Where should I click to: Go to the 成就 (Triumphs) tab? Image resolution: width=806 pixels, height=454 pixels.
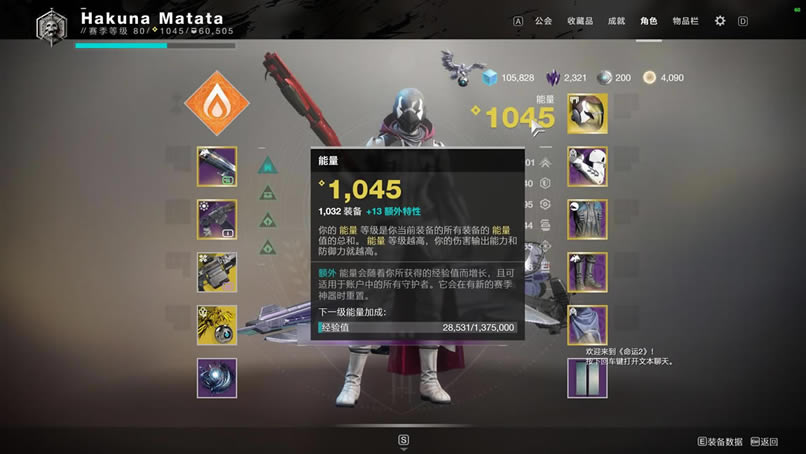[x=616, y=20]
